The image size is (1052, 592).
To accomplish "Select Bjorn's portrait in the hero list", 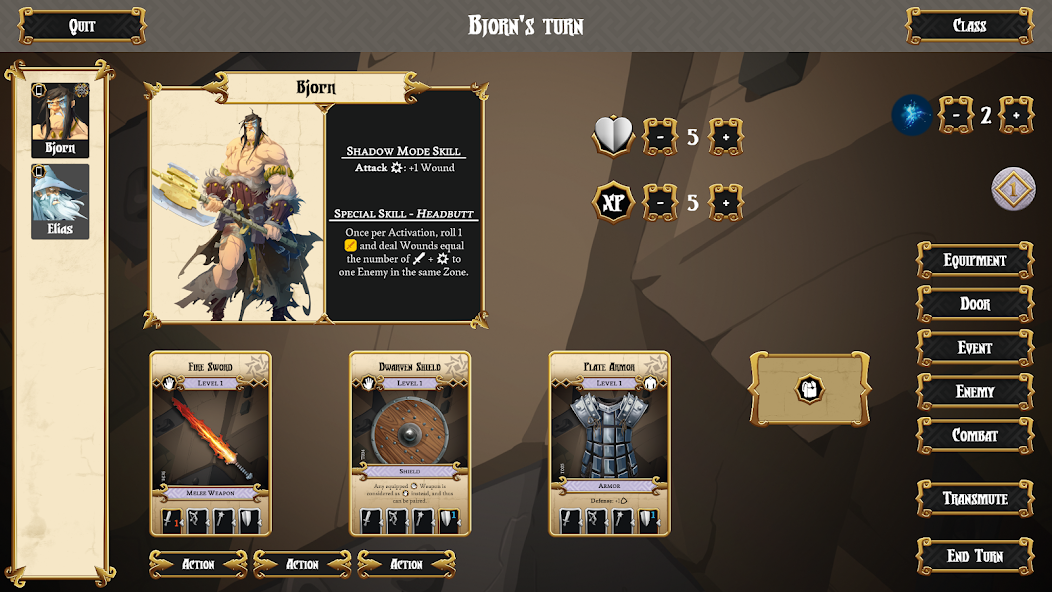I will [x=60, y=120].
